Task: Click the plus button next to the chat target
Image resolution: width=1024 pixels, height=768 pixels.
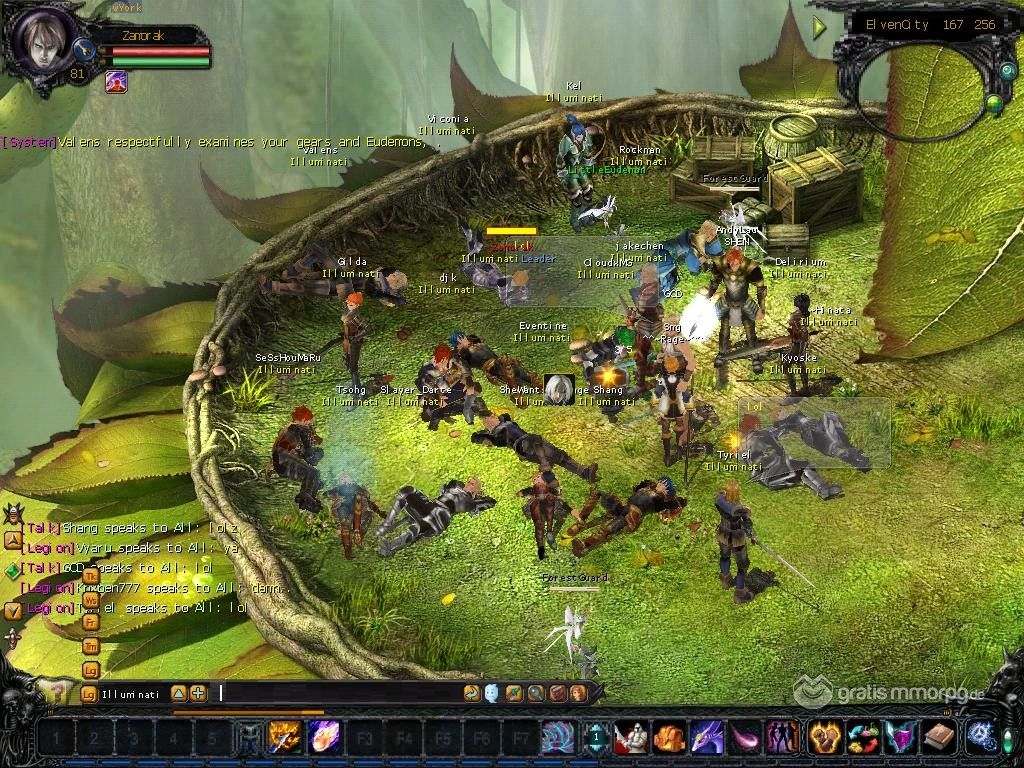Action: point(198,693)
